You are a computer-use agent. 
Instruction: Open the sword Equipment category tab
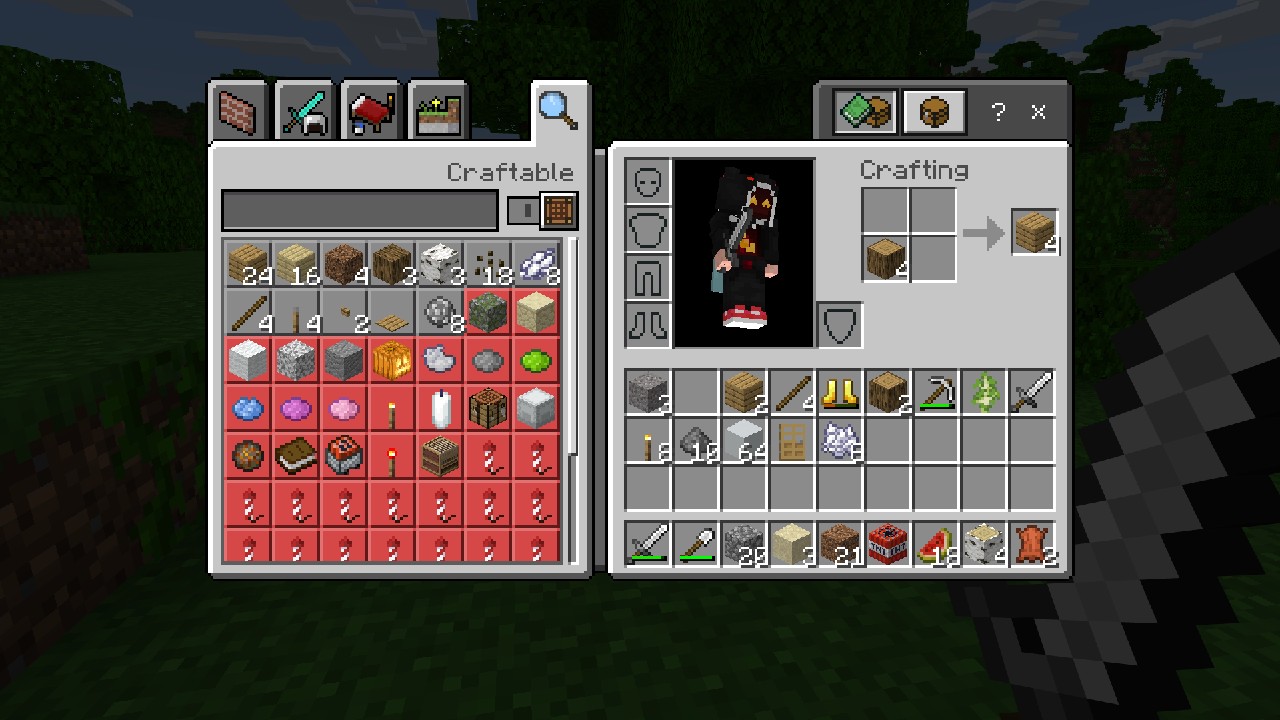304,112
